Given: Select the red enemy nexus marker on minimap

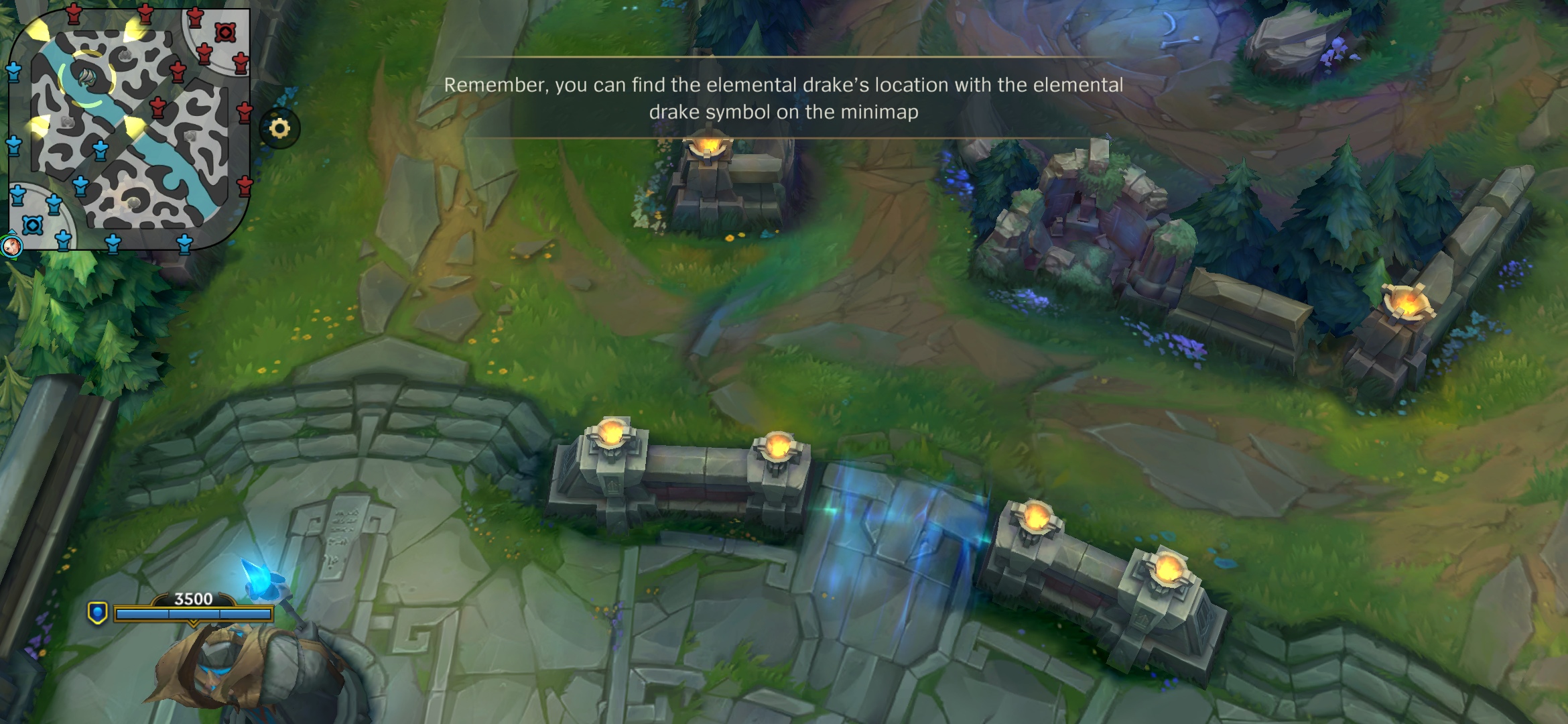Looking at the screenshot, I should click(x=225, y=32).
